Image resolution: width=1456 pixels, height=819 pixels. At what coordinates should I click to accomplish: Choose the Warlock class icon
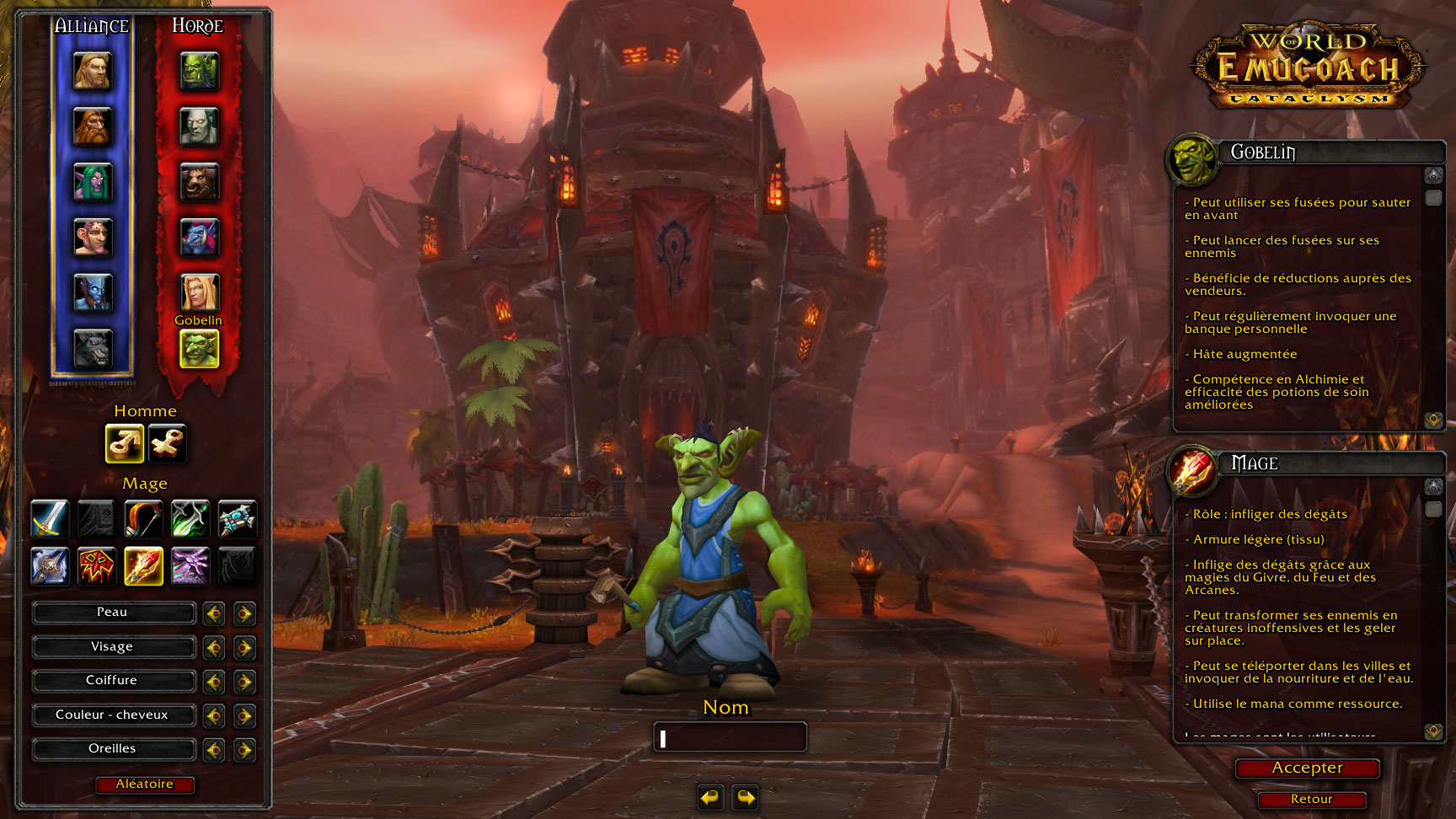(190, 565)
